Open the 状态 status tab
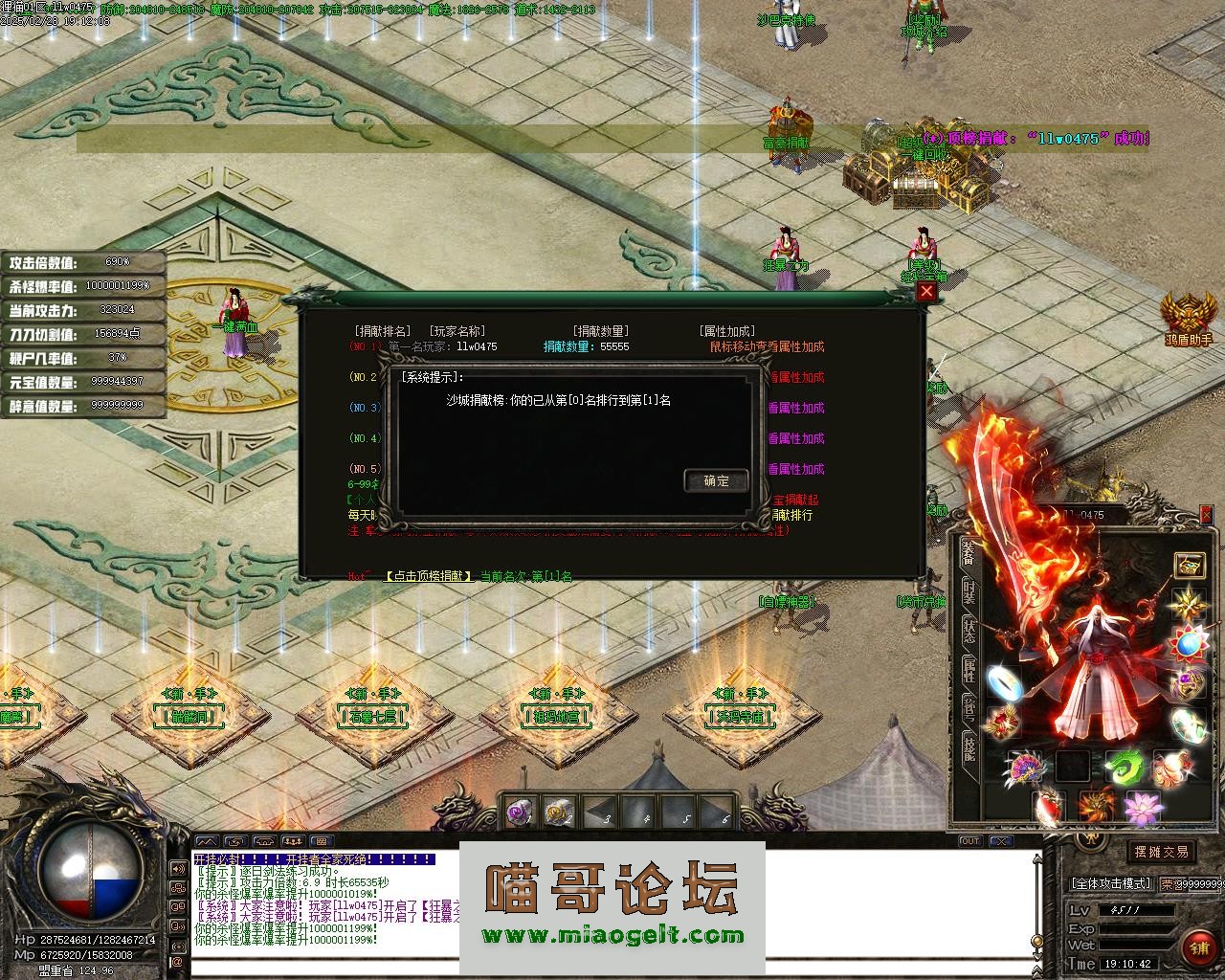1225x980 pixels. (x=969, y=632)
